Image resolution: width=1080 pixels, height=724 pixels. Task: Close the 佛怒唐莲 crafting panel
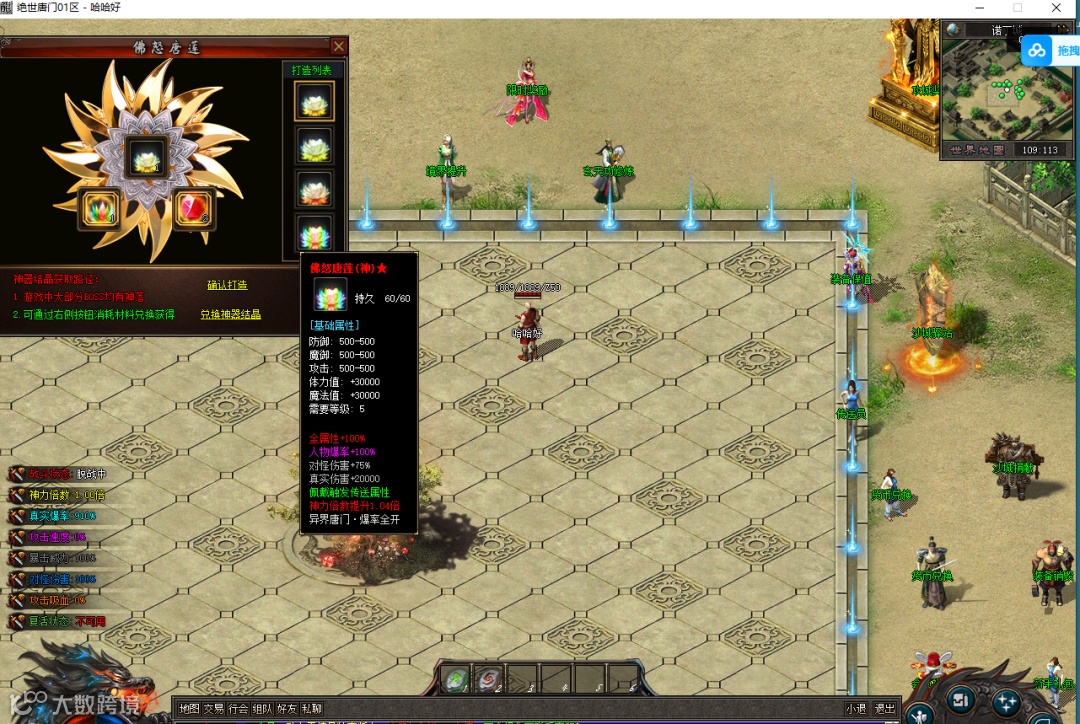click(339, 46)
